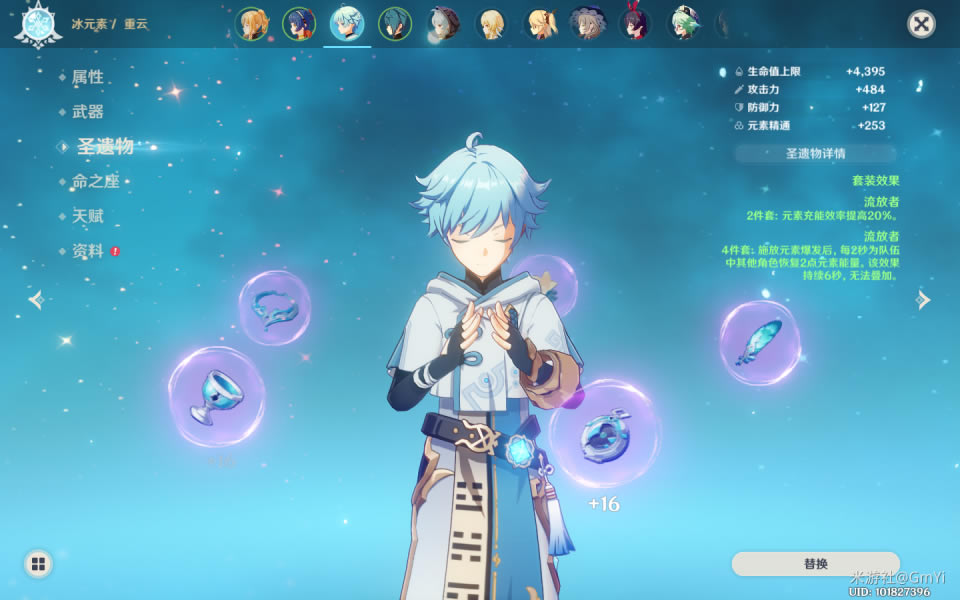This screenshot has height=600, width=960.
Task: Open the 资料 profile entry
Action: tap(87, 251)
